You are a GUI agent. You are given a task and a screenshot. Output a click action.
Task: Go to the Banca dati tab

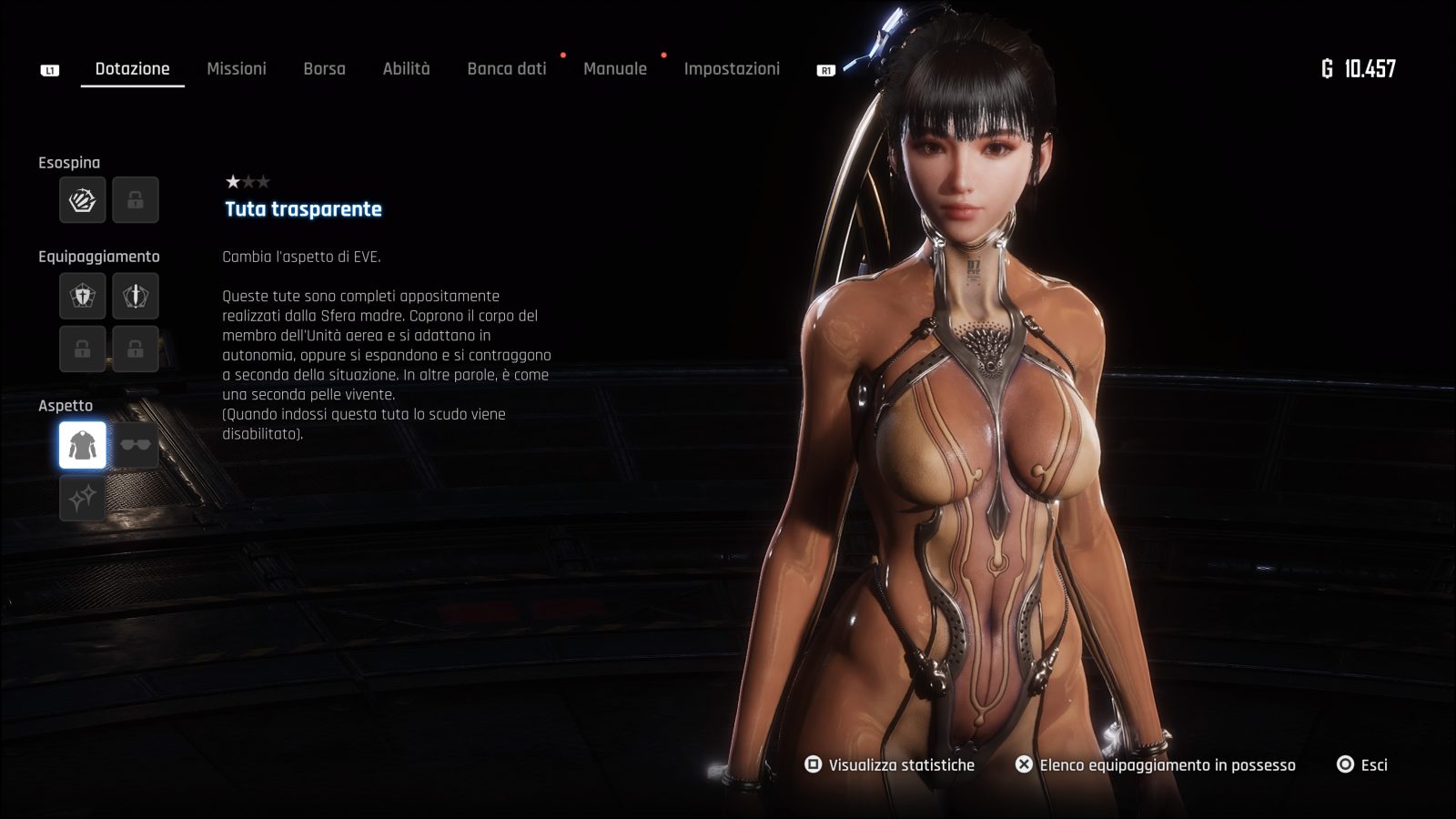(x=507, y=69)
